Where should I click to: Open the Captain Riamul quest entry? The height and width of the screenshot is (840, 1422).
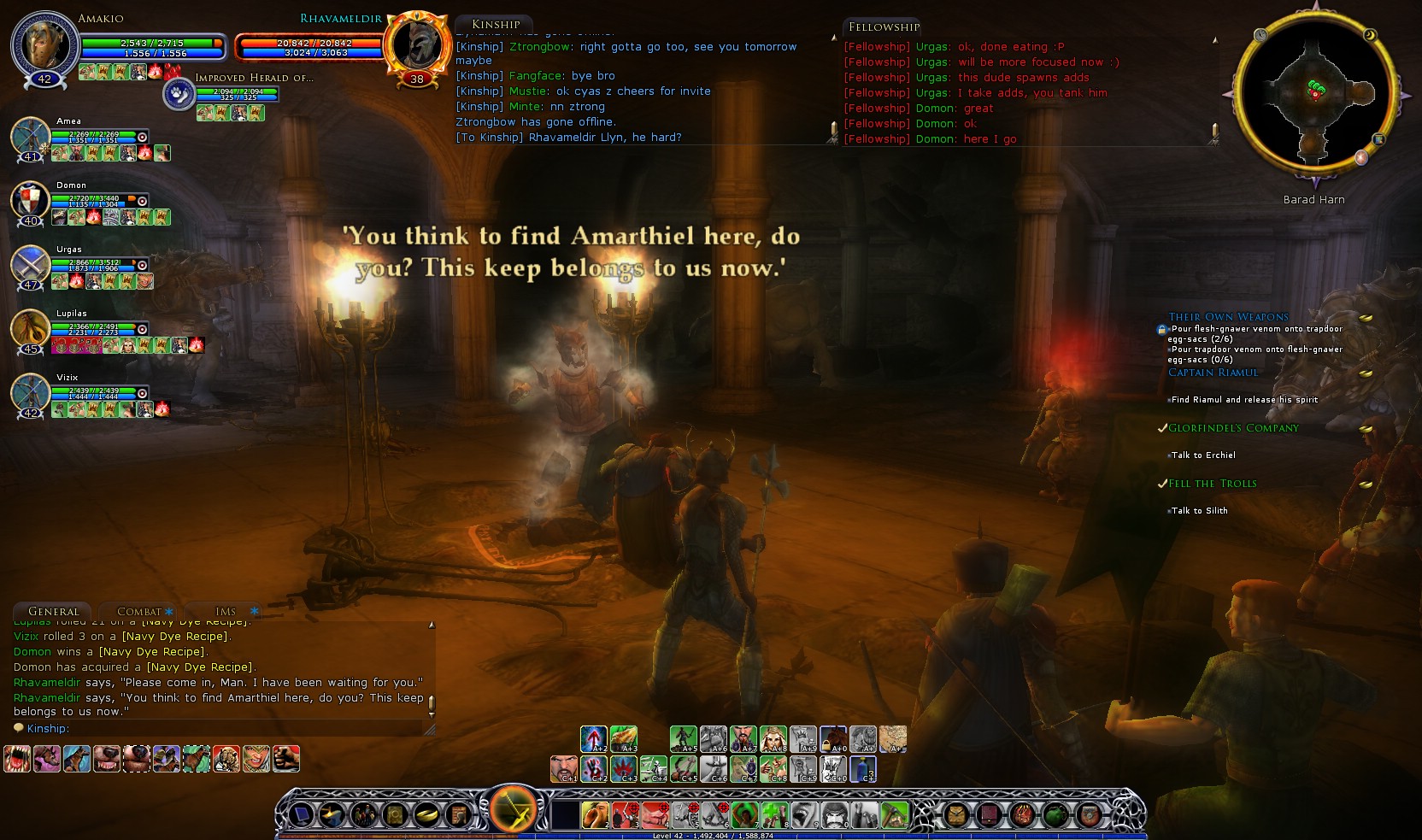coord(1213,373)
